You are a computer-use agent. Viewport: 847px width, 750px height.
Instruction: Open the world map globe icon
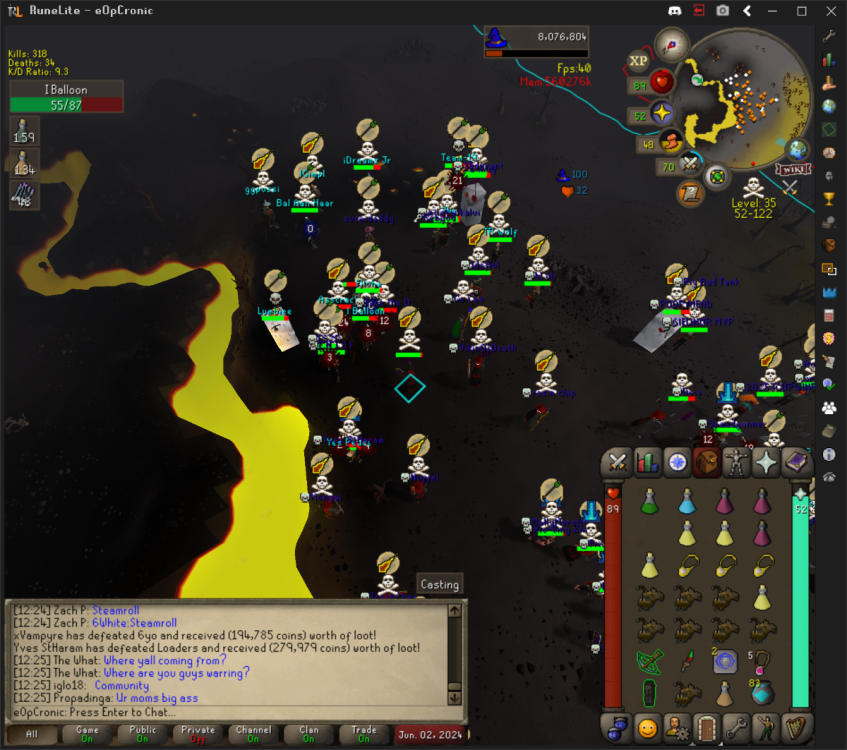797,150
